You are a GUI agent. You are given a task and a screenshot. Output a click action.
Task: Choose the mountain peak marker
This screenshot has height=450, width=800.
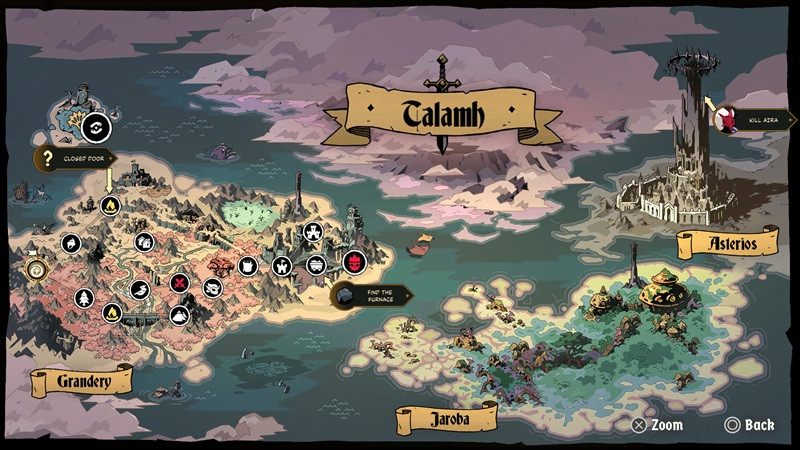pos(177,315)
